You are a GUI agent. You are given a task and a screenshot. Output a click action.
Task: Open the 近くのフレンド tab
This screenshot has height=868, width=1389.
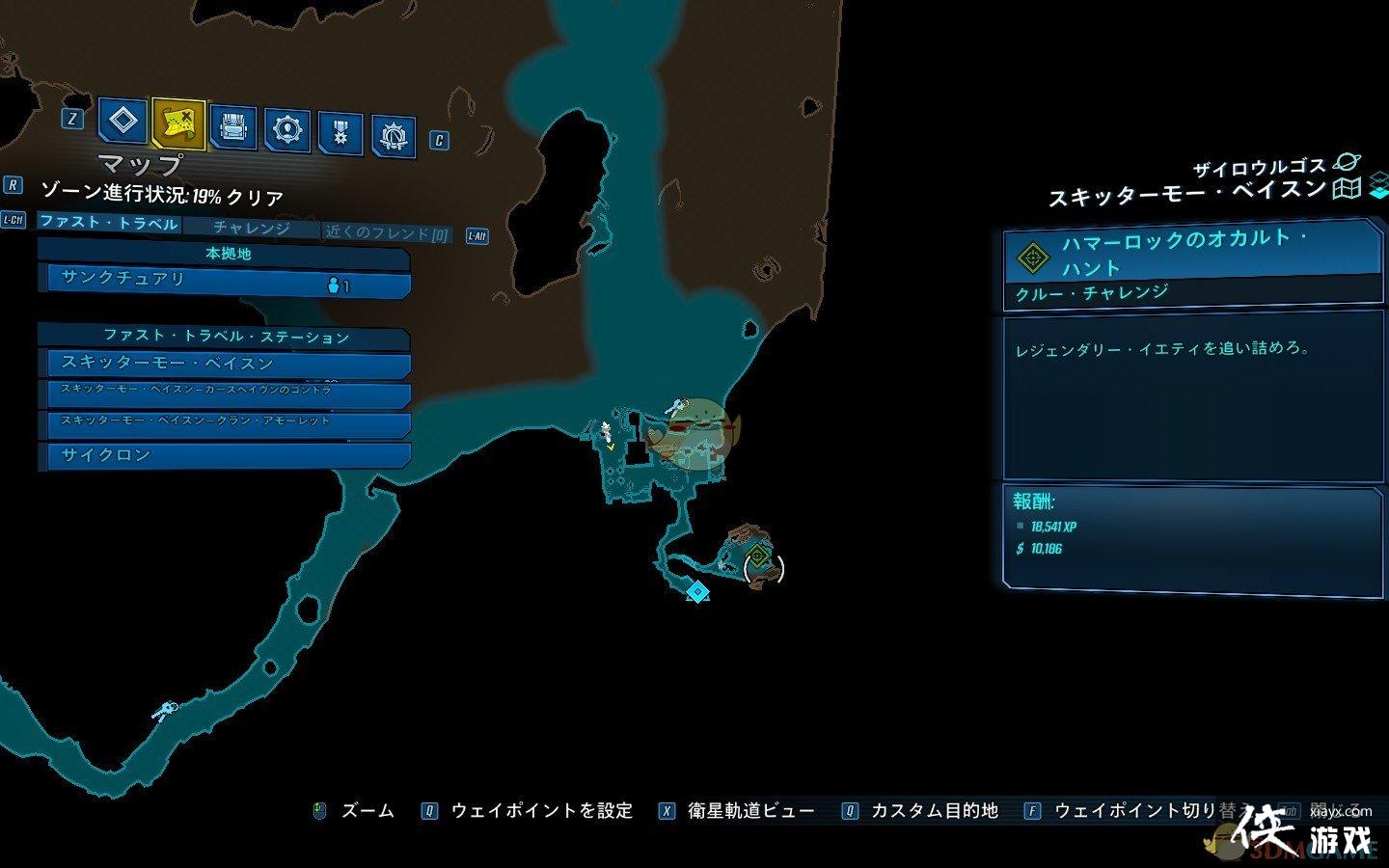click(x=387, y=232)
